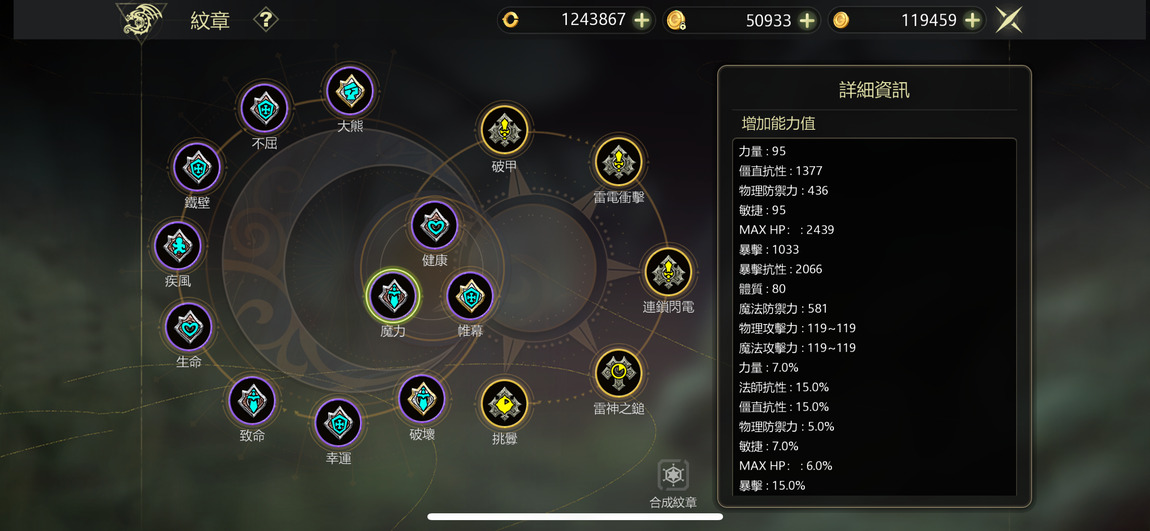Open the help question mark button
This screenshot has width=1150, height=531.
(x=265, y=20)
